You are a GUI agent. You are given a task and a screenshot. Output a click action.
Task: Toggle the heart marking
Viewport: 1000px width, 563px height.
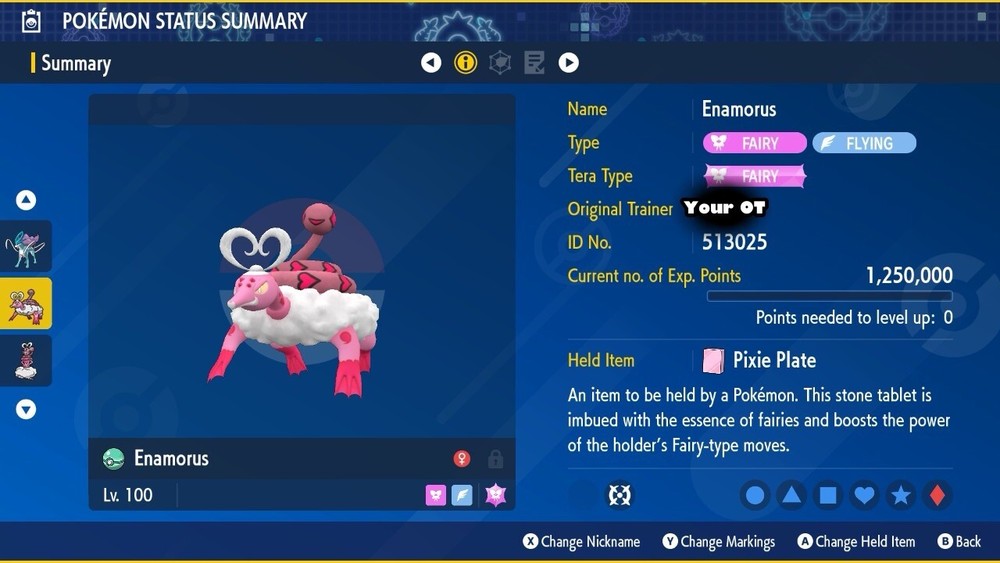(864, 495)
